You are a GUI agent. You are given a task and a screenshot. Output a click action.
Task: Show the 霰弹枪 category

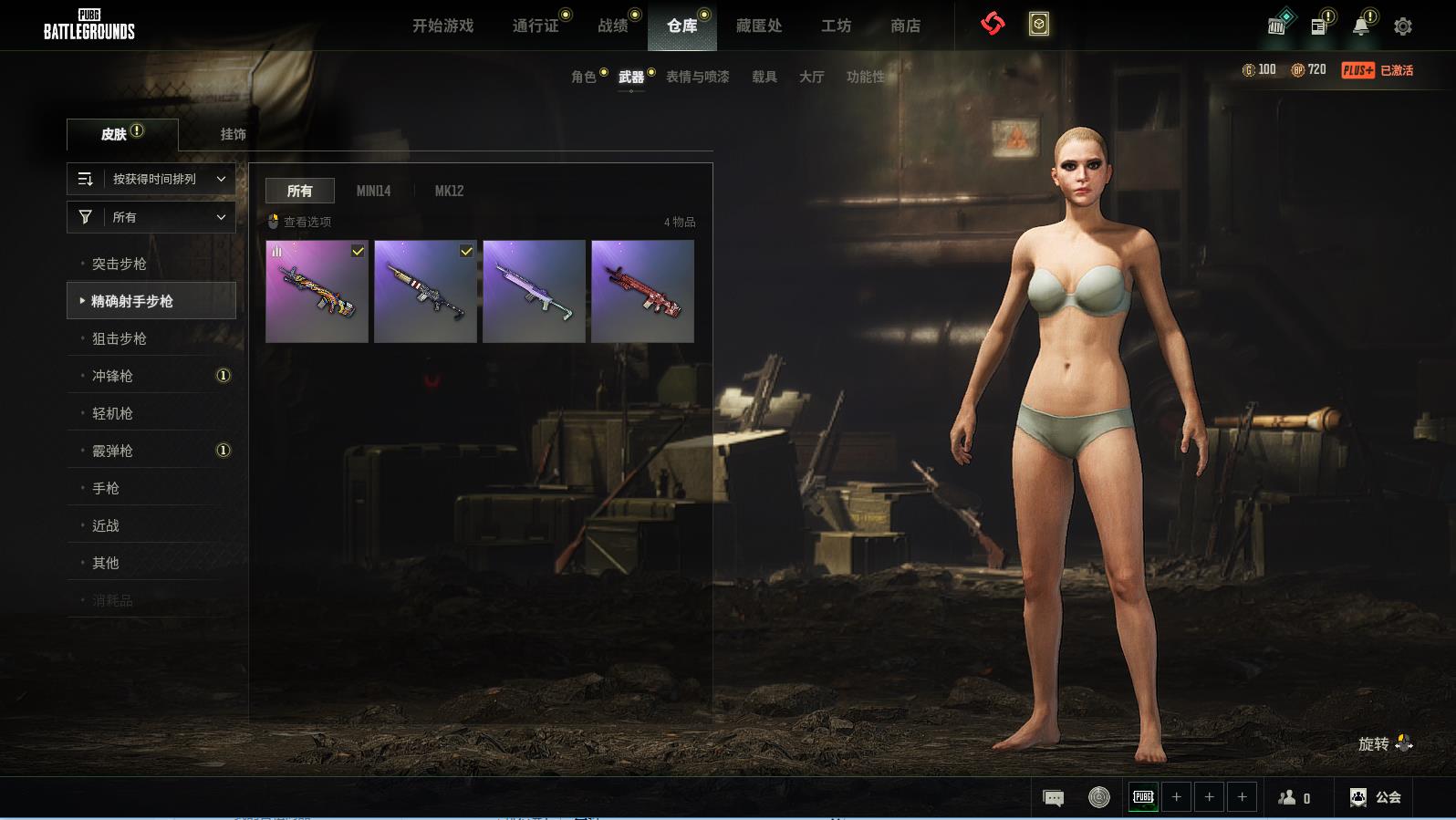[113, 451]
